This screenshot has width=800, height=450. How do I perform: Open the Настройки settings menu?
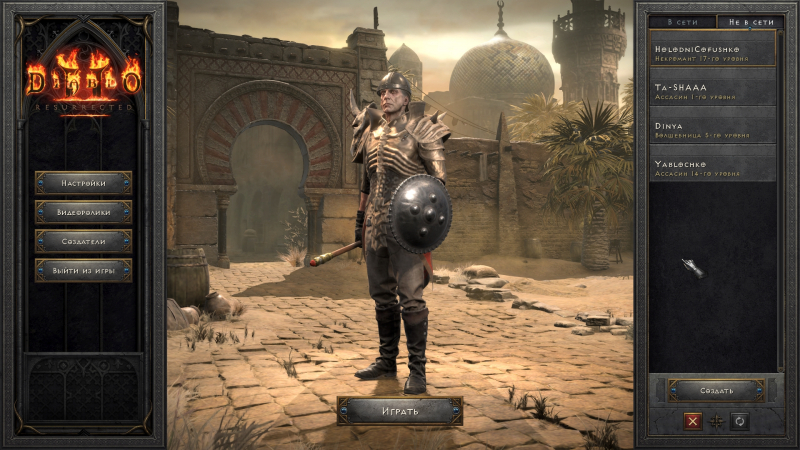click(84, 183)
